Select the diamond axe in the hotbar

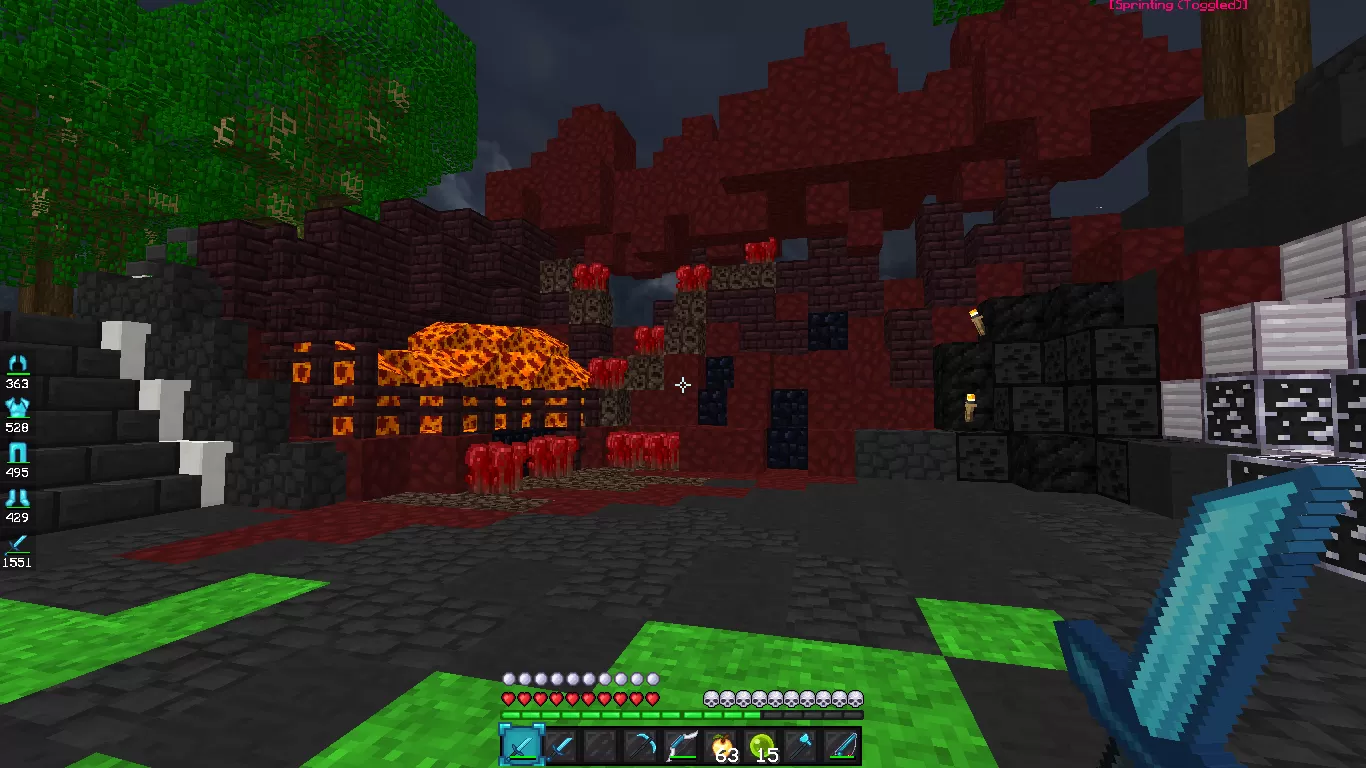pos(800,745)
